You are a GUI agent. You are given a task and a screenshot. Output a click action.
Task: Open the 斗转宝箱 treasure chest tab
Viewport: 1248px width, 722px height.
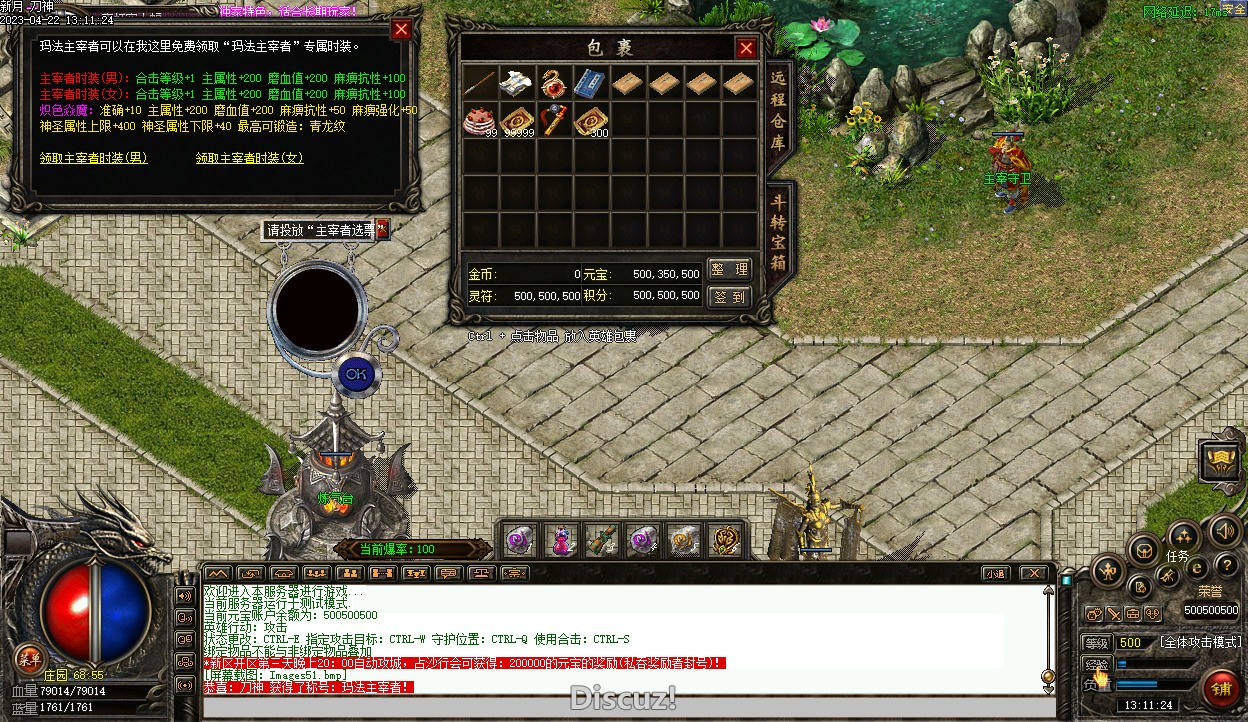[x=779, y=230]
